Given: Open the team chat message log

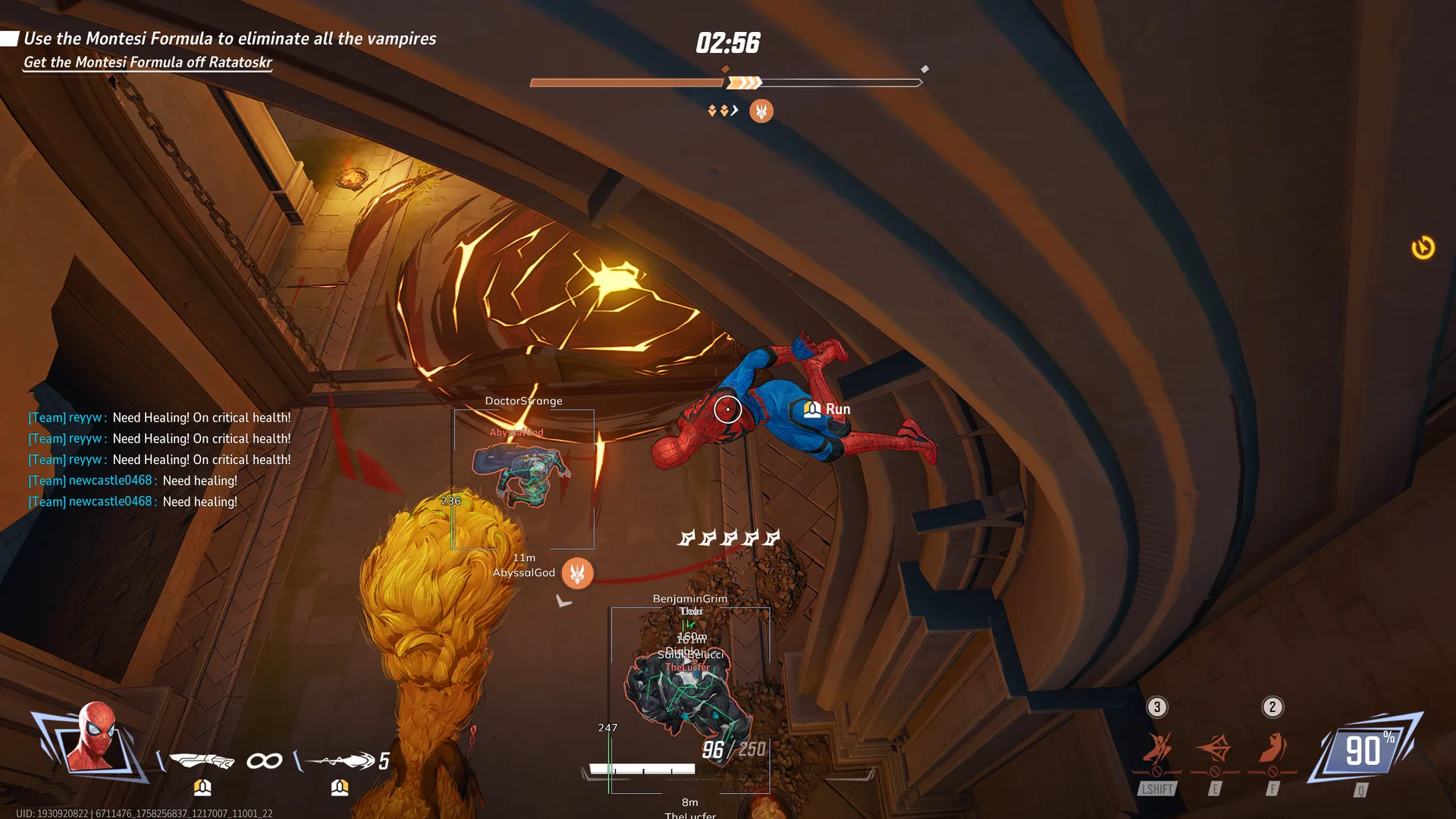Looking at the screenshot, I should tap(160, 460).
